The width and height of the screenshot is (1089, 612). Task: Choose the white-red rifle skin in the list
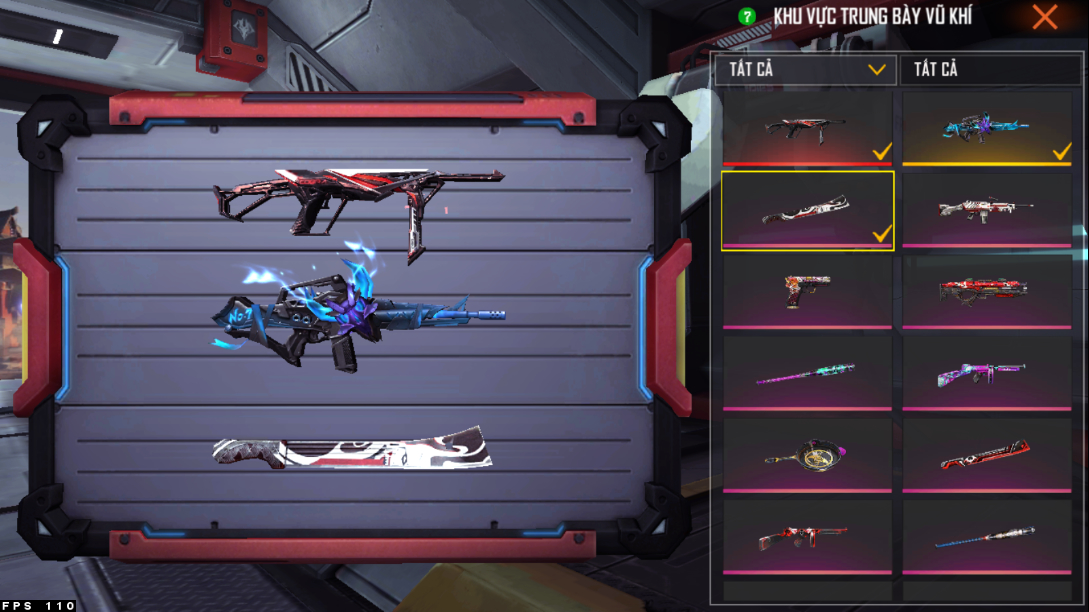(986, 210)
